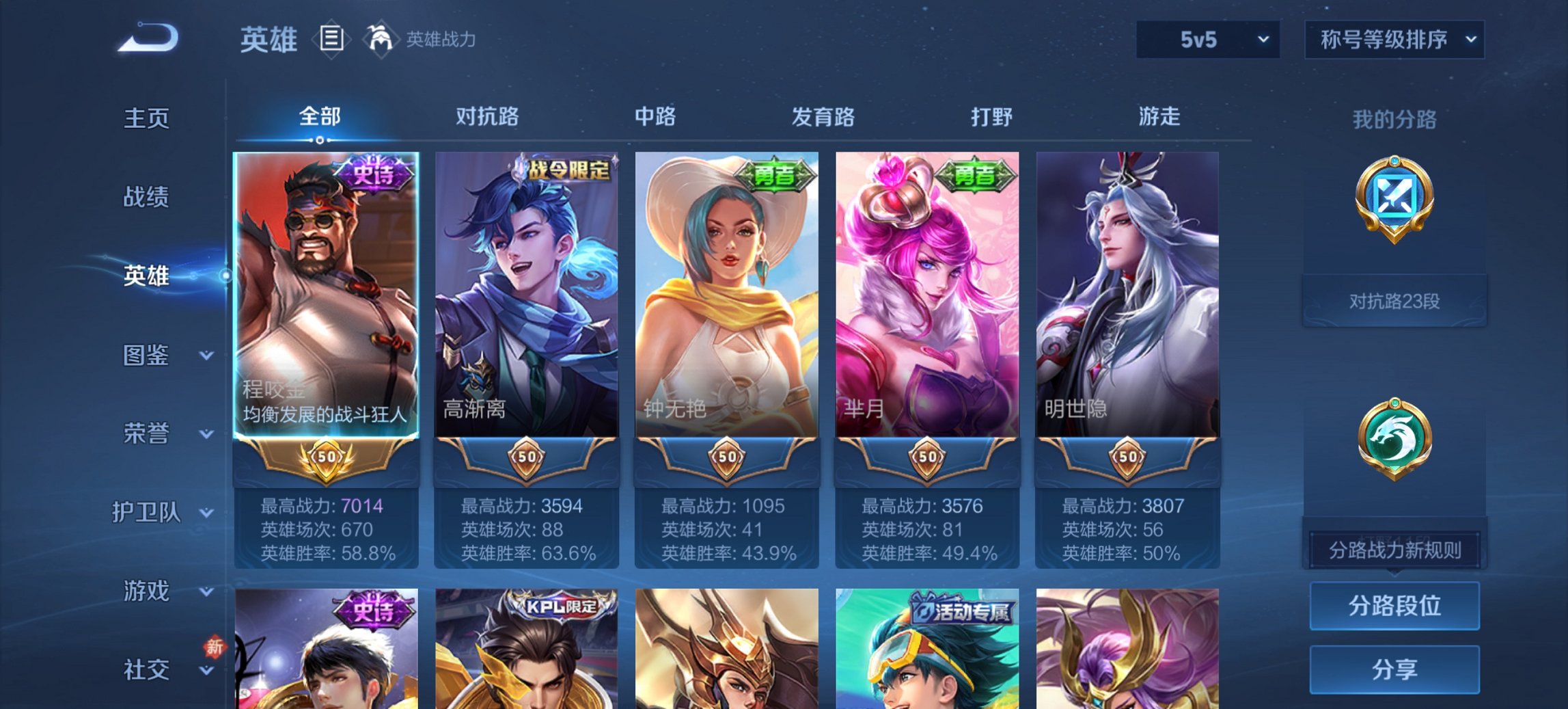Switch to the 中路 tab
Image resolution: width=1568 pixels, height=709 pixels.
(655, 118)
